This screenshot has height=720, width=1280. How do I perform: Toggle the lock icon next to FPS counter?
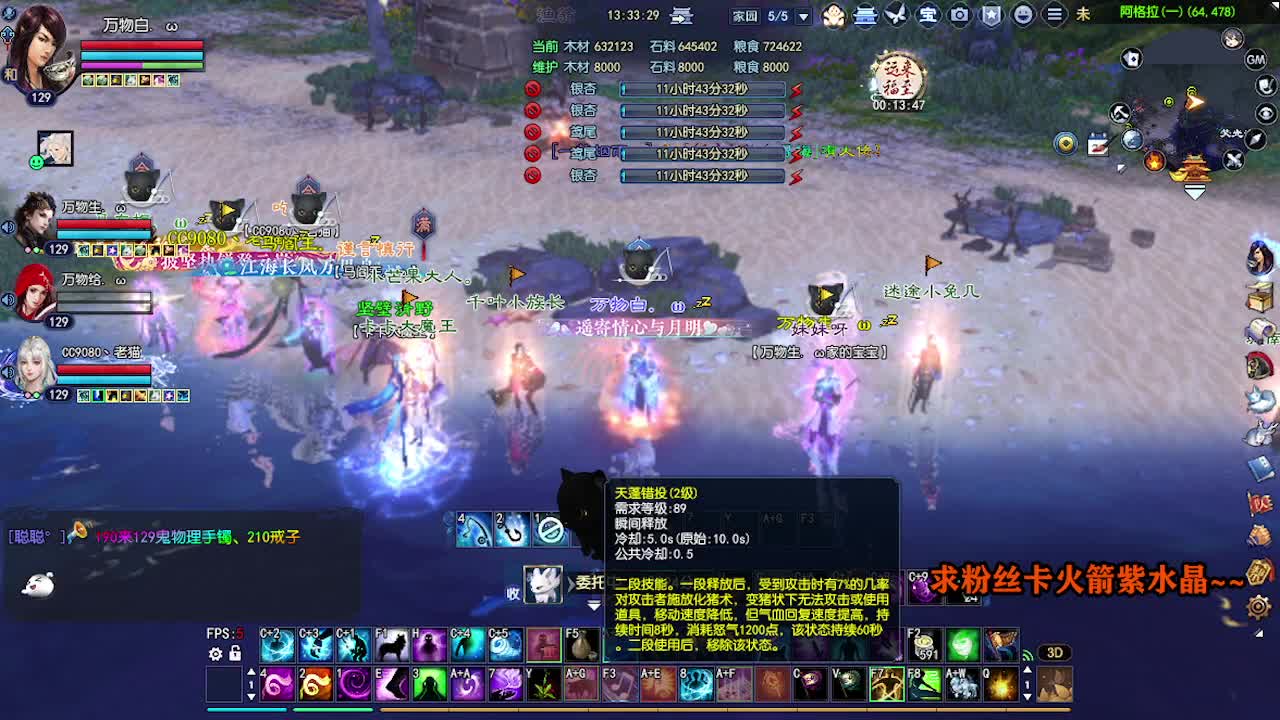(x=235, y=653)
